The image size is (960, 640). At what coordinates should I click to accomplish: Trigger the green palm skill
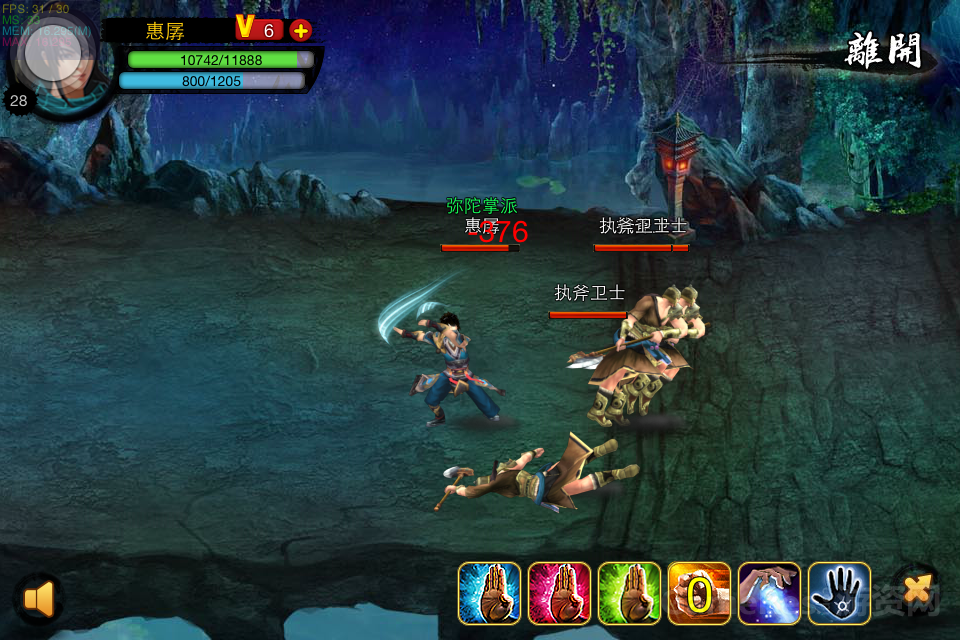tap(629, 594)
